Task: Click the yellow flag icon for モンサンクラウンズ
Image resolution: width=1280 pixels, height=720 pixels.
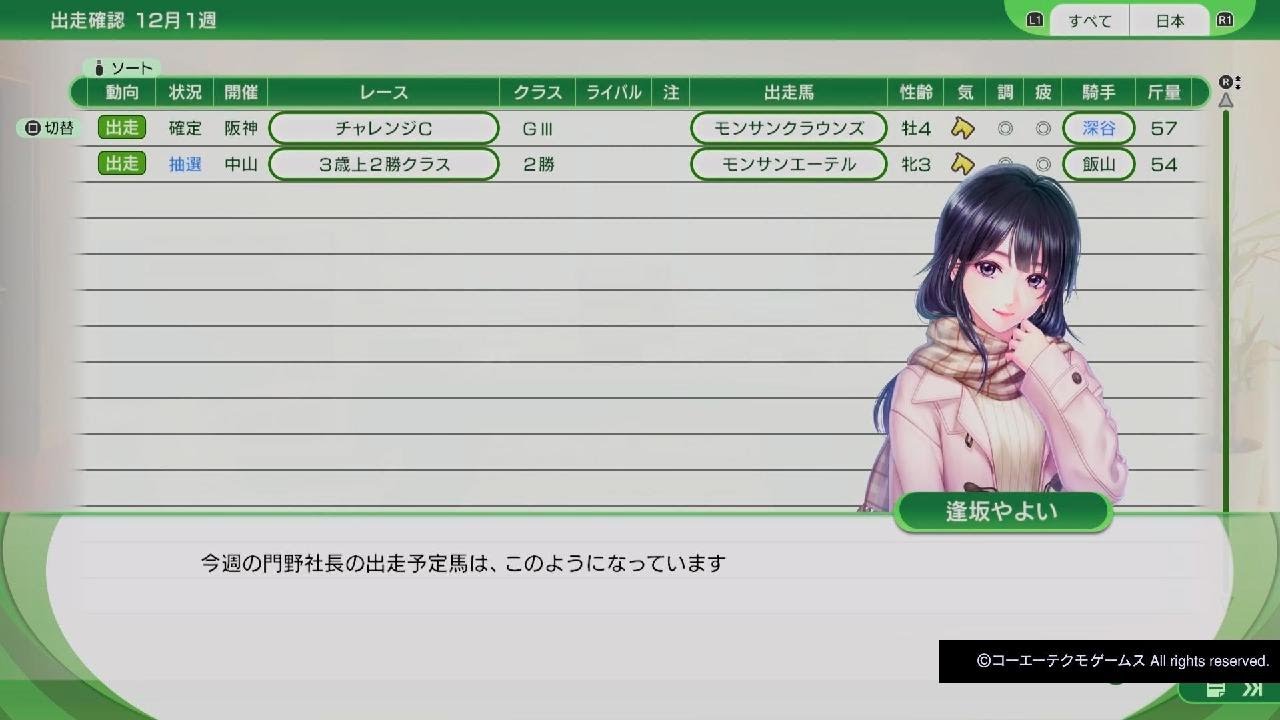Action: coord(961,128)
